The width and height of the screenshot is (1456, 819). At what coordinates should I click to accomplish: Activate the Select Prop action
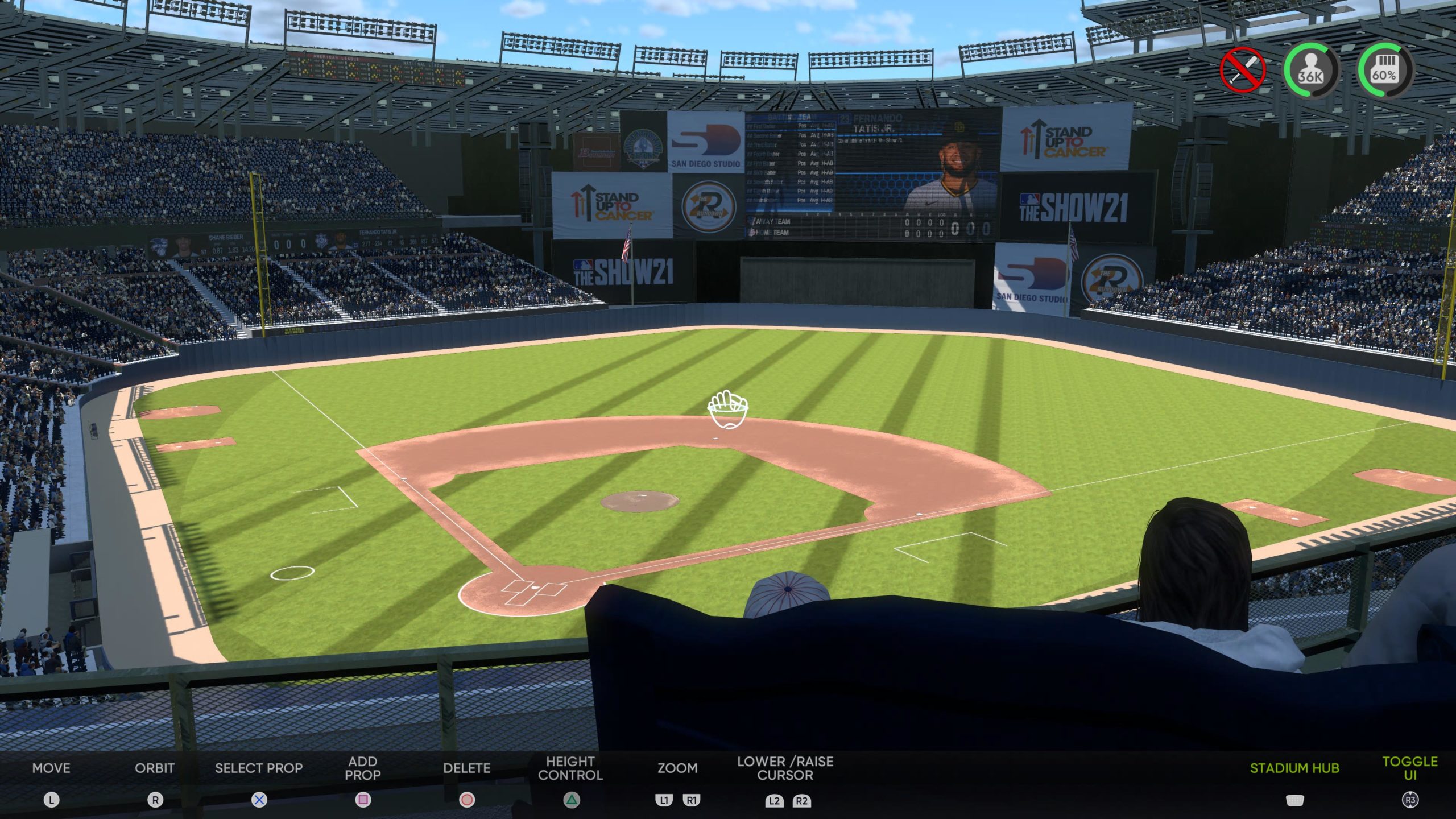pyautogui.click(x=258, y=768)
